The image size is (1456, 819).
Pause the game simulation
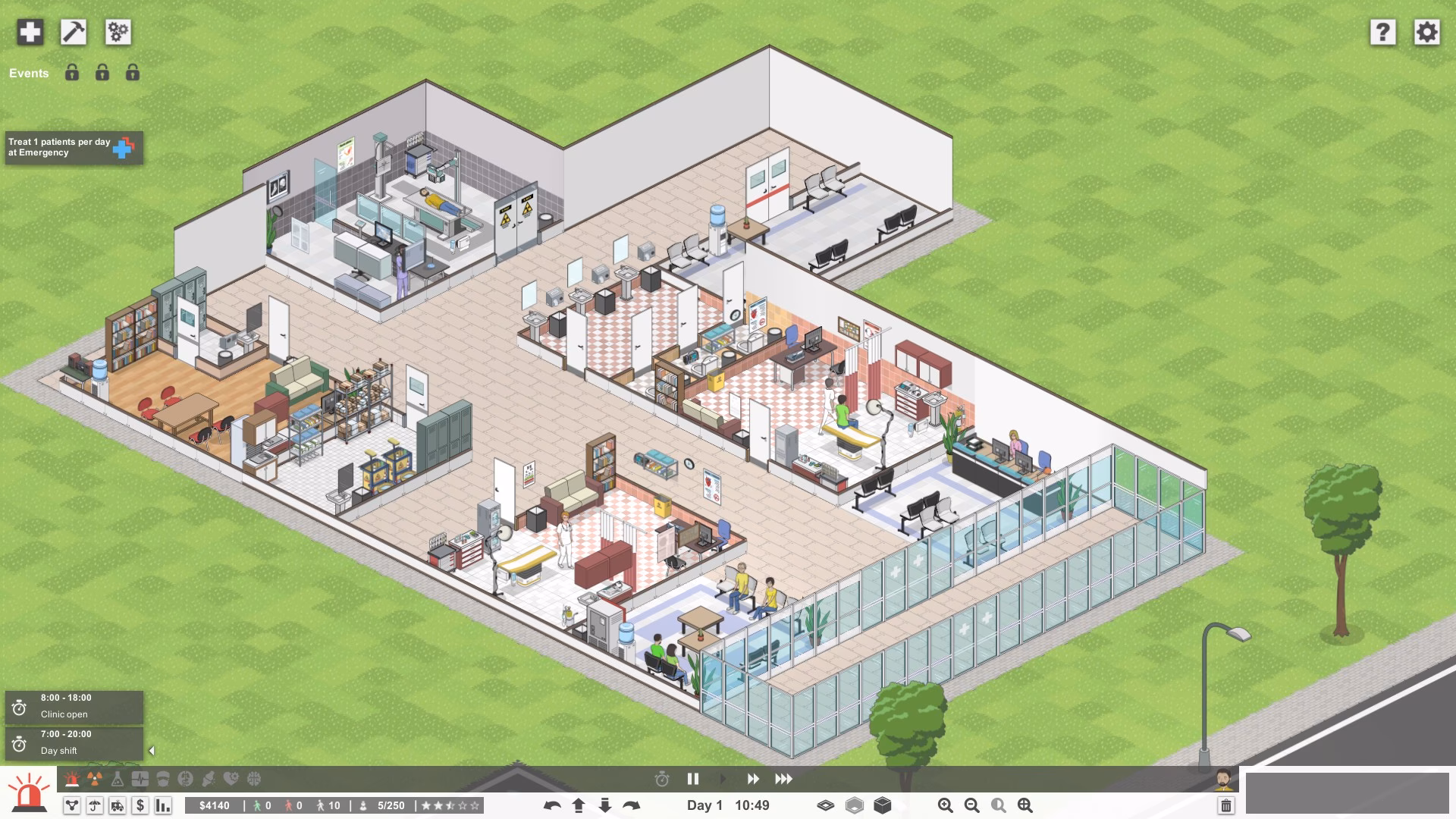[692, 779]
